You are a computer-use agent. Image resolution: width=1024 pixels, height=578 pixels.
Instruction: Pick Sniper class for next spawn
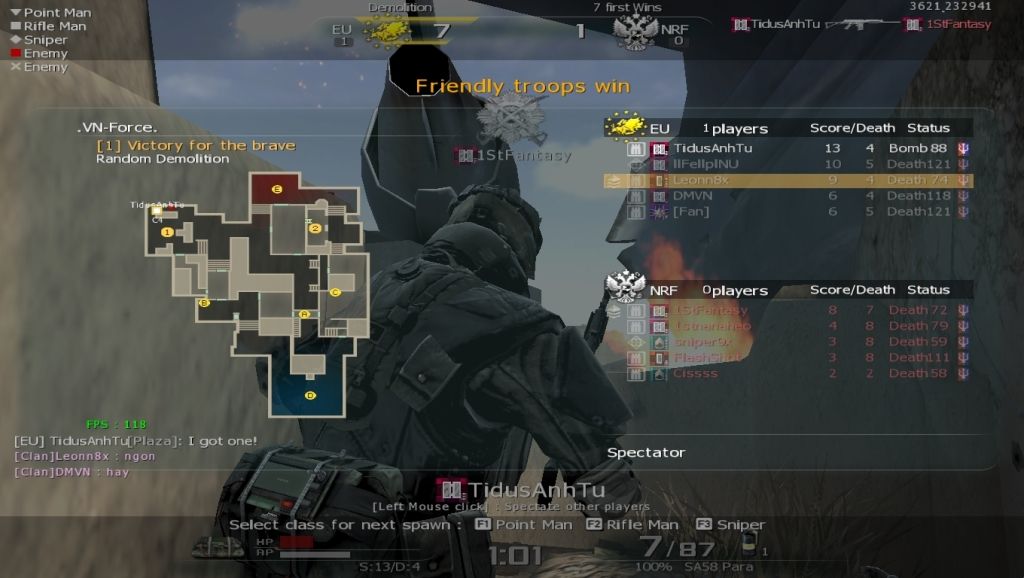click(x=731, y=525)
